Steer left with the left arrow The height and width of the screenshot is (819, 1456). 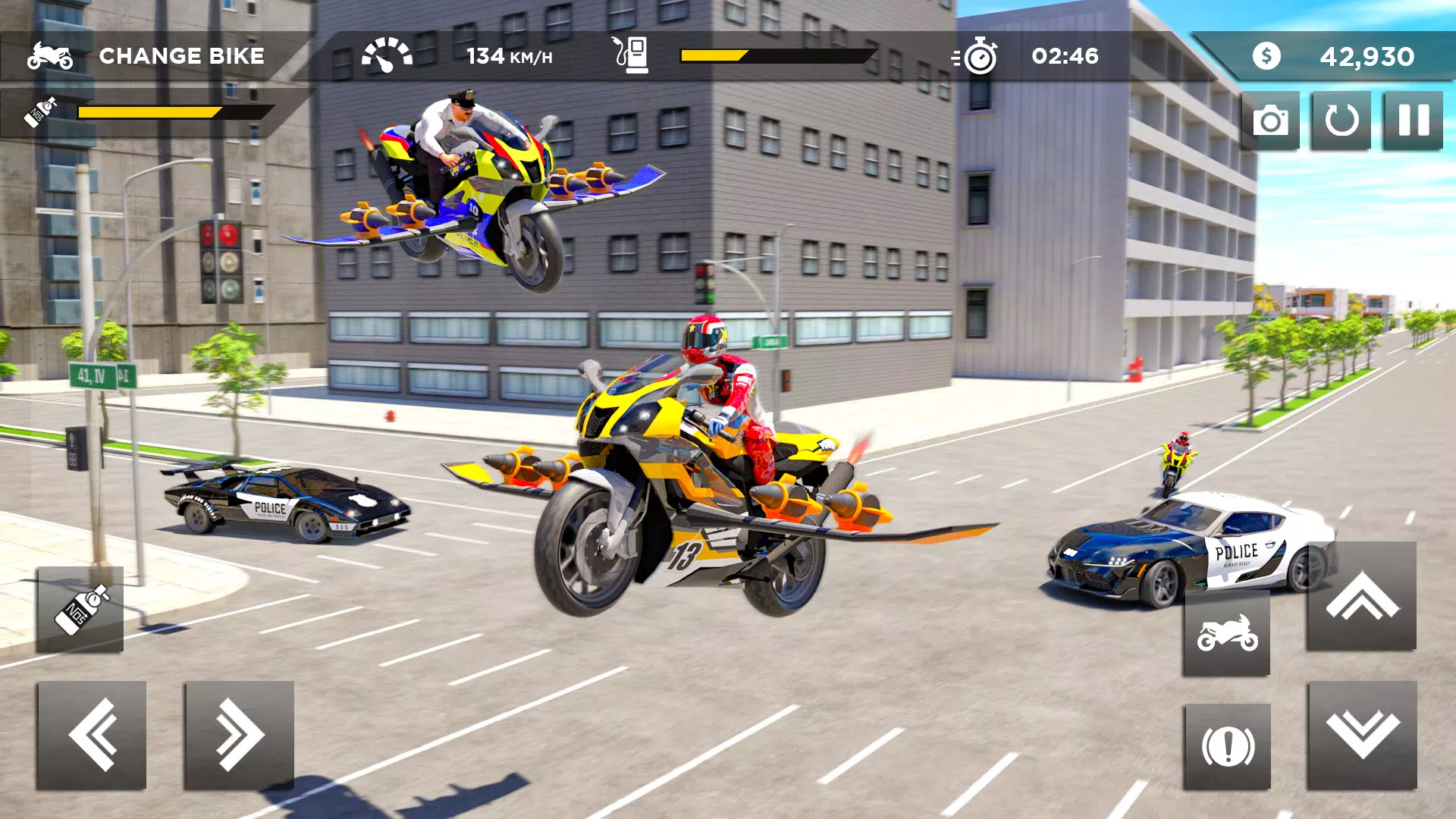tap(92, 734)
